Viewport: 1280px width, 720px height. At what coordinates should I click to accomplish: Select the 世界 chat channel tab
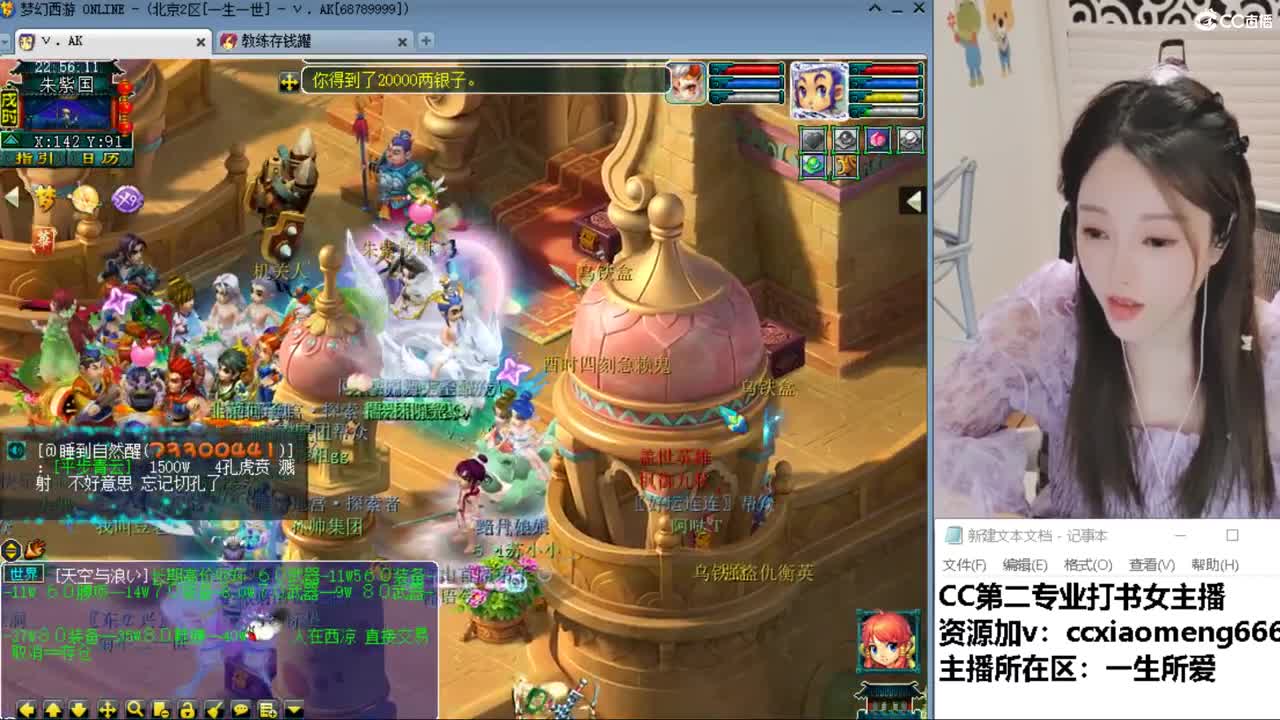[x=24, y=574]
